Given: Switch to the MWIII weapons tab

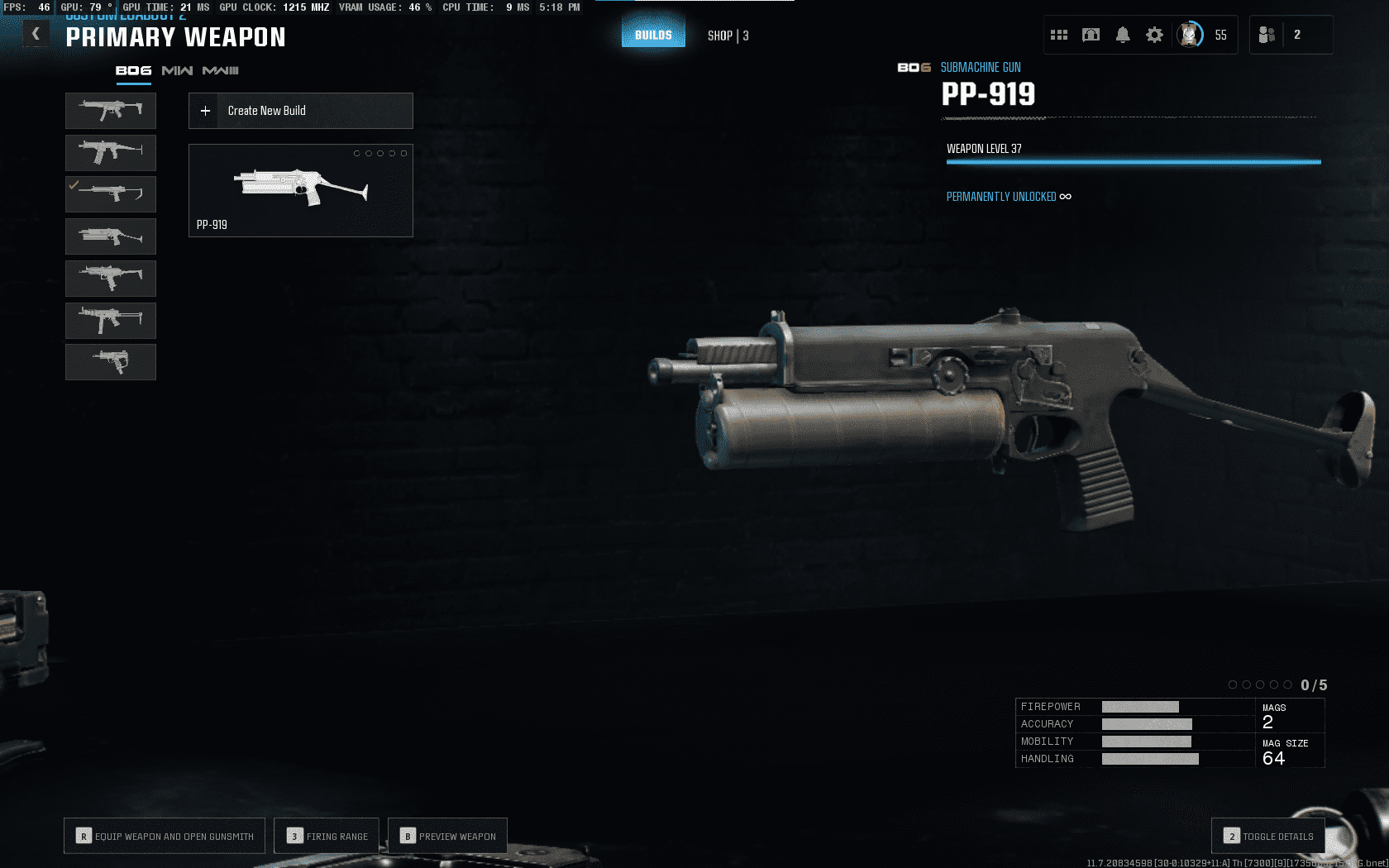Looking at the screenshot, I should (x=220, y=71).
